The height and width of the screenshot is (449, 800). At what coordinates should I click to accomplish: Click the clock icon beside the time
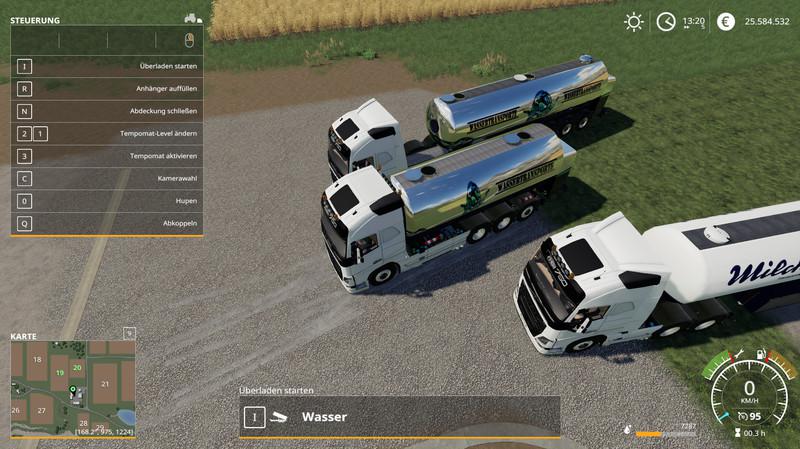(x=666, y=21)
